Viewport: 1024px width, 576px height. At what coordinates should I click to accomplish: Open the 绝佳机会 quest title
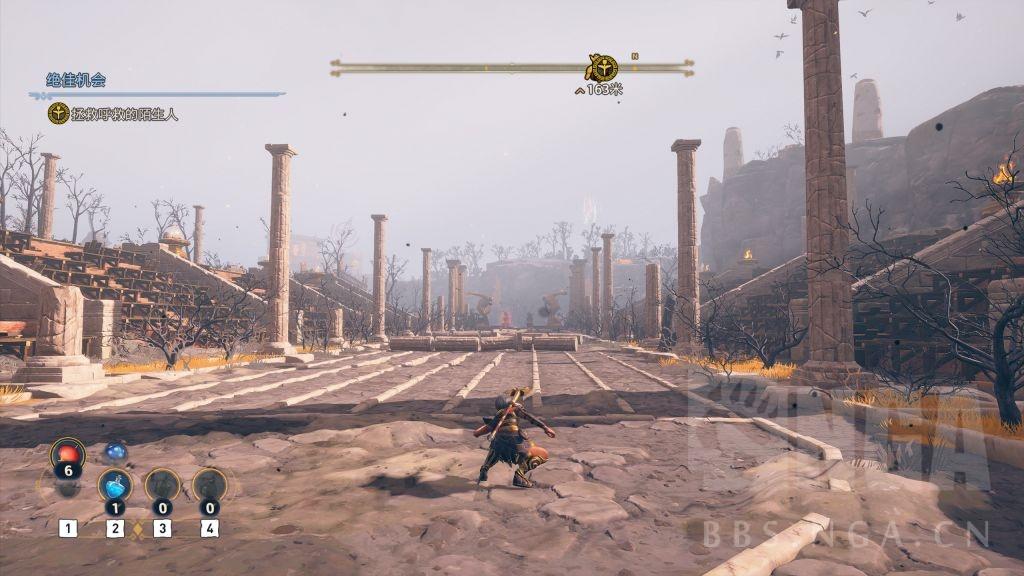point(76,80)
